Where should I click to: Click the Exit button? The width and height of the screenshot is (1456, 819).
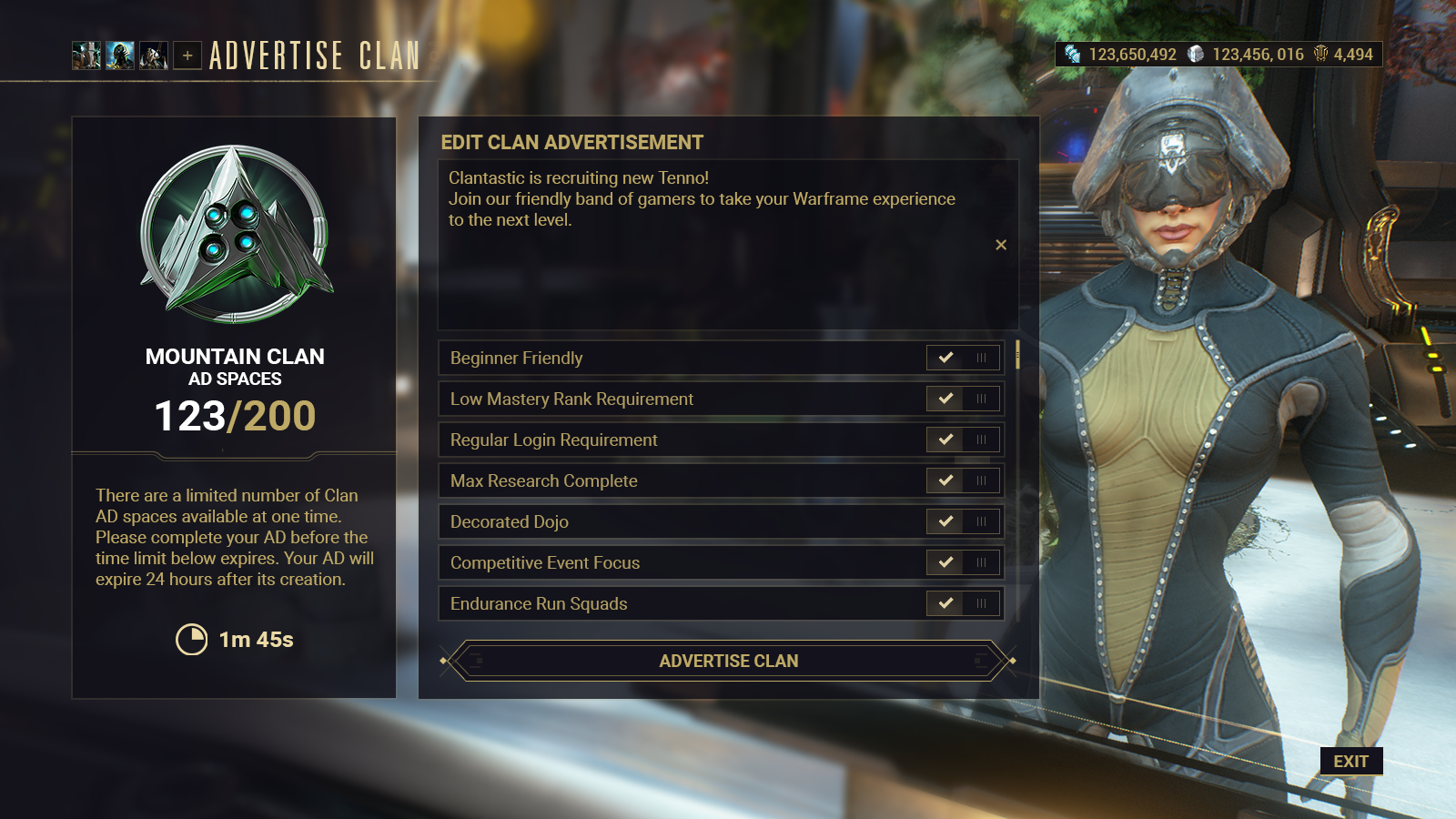coord(1350,762)
